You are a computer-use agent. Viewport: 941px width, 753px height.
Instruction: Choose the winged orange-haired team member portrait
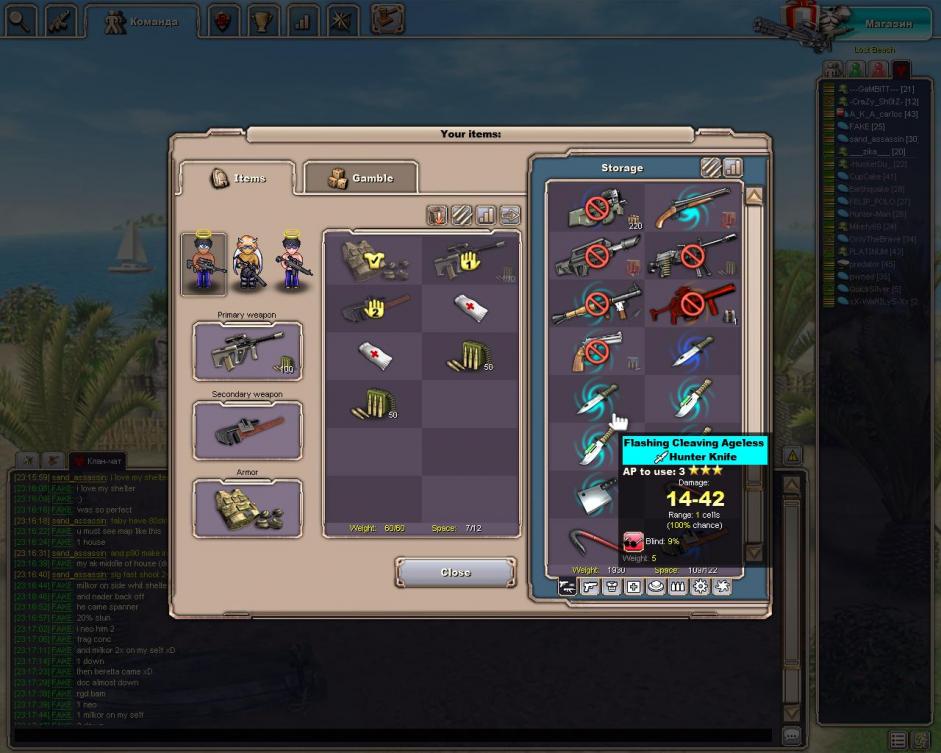(x=249, y=262)
